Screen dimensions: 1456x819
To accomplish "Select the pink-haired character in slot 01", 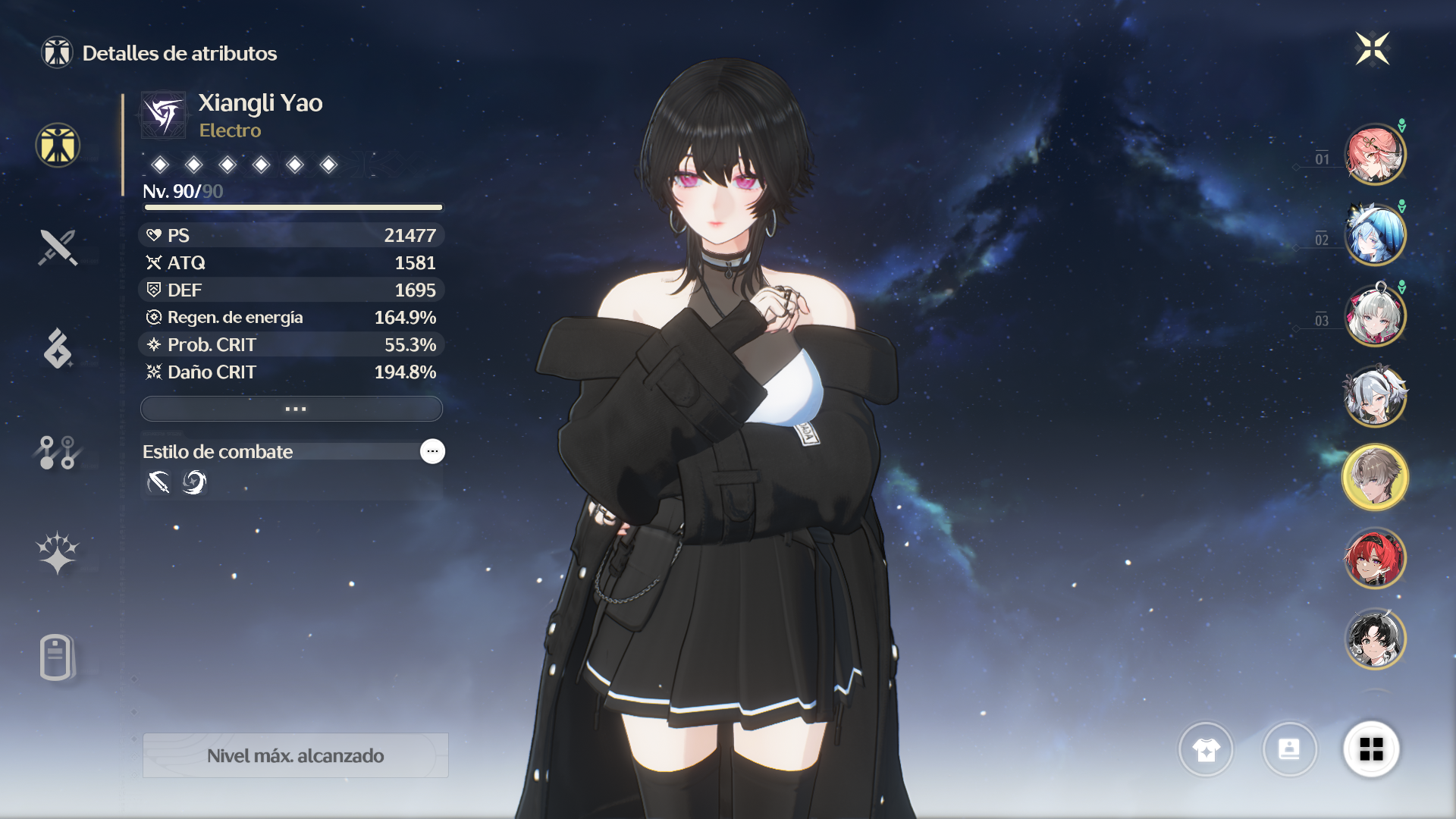I will [x=1374, y=155].
